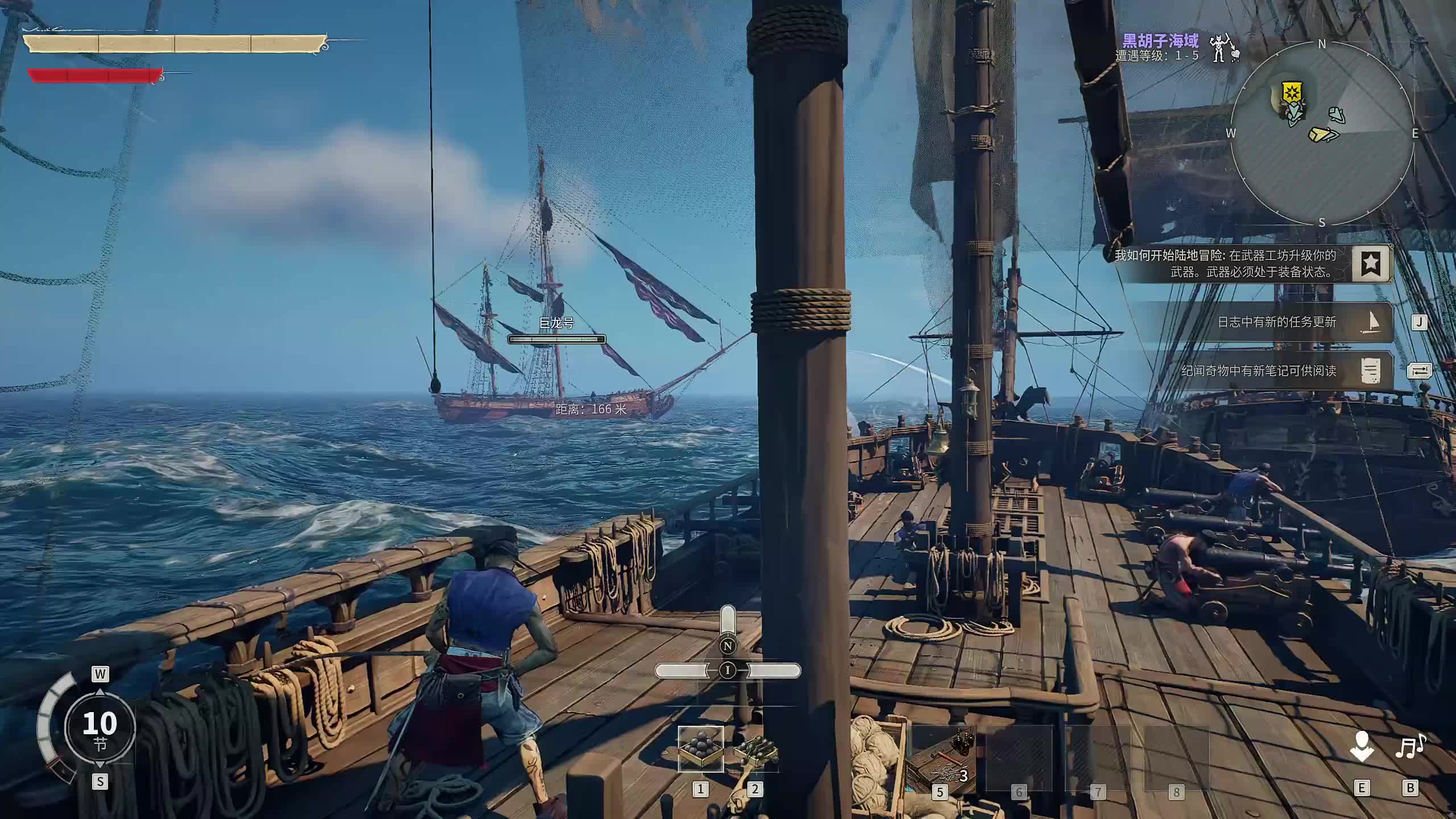This screenshot has width=1456, height=819.
Task: Click the ship speed dial showing 10 knots
Action: pos(100,728)
